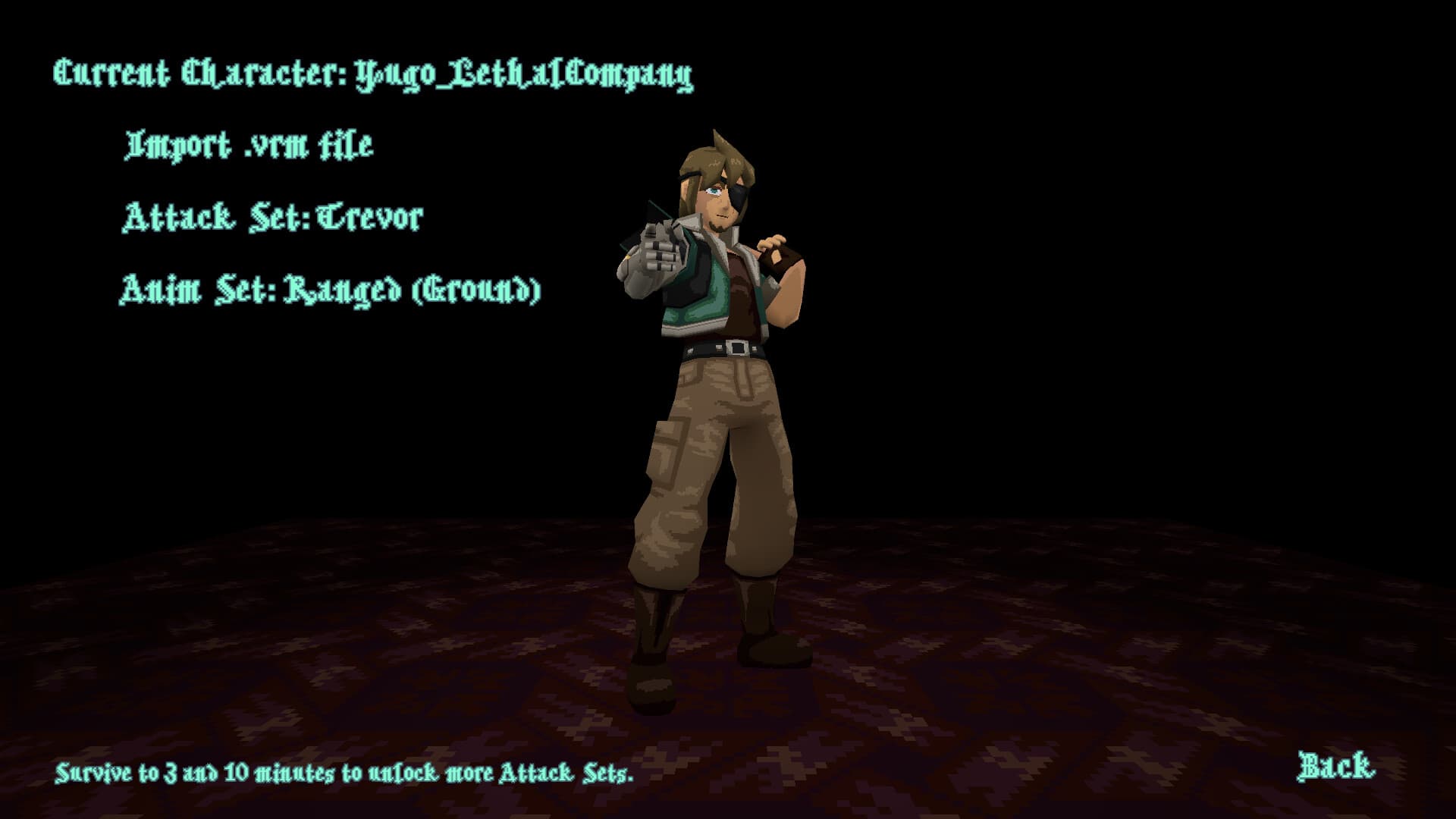
Task: Click Current Character: Yugo_LethalCompany
Action: click(x=372, y=72)
